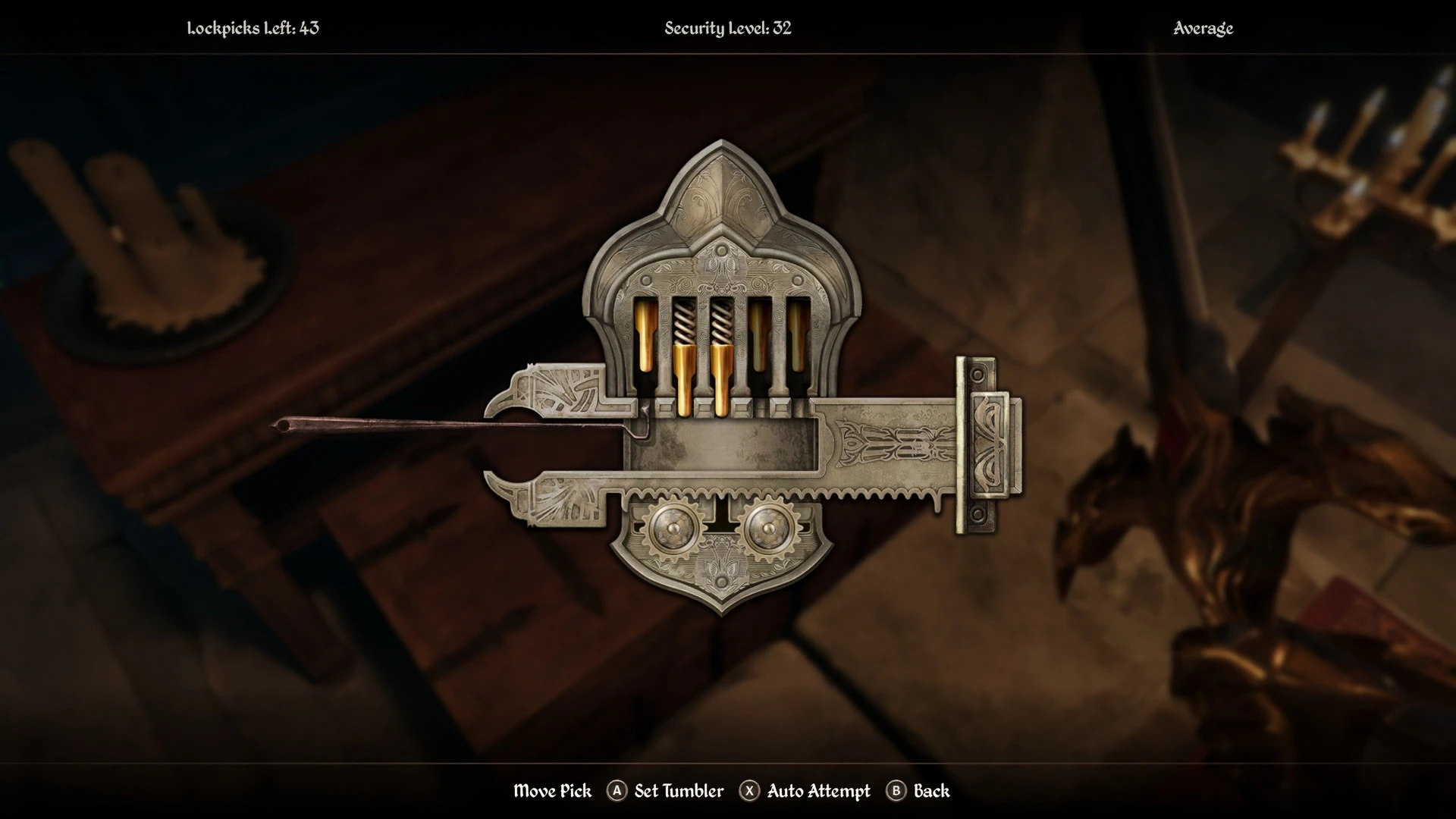Click the Average difficulty label
This screenshot has height=819, width=1456.
point(1203,29)
